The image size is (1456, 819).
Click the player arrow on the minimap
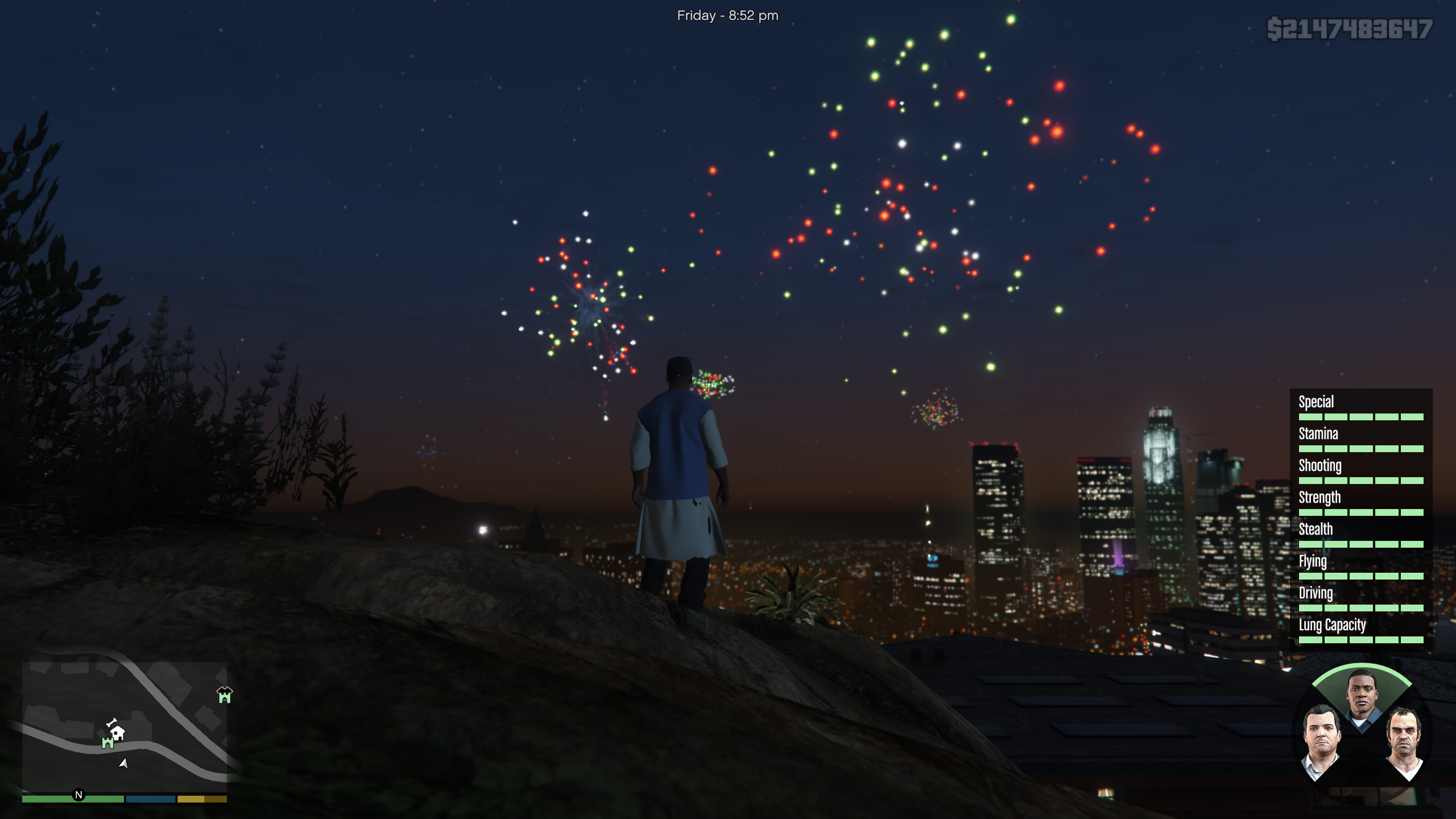[x=123, y=763]
